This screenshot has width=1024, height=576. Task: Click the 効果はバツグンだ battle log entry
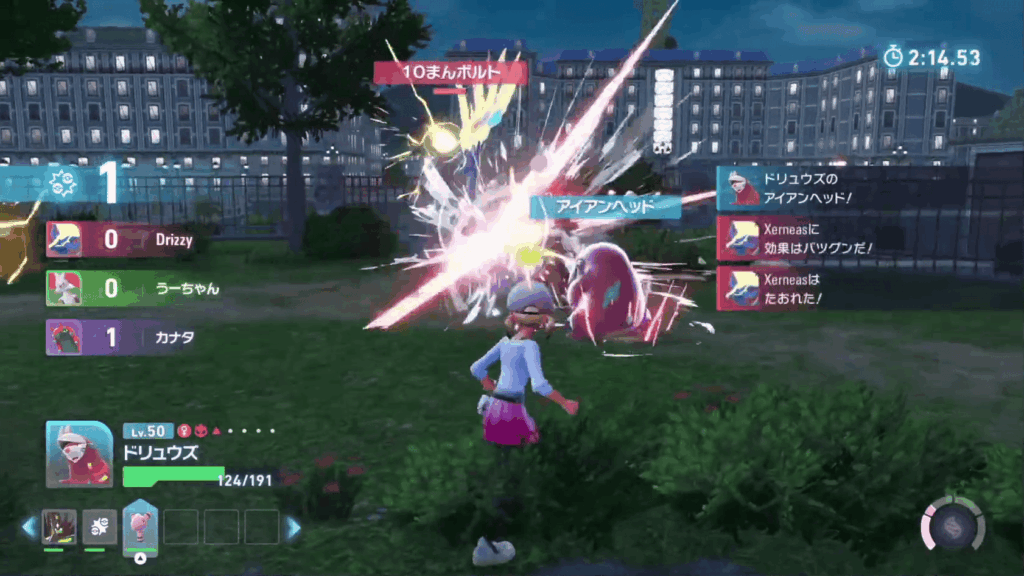(798, 239)
